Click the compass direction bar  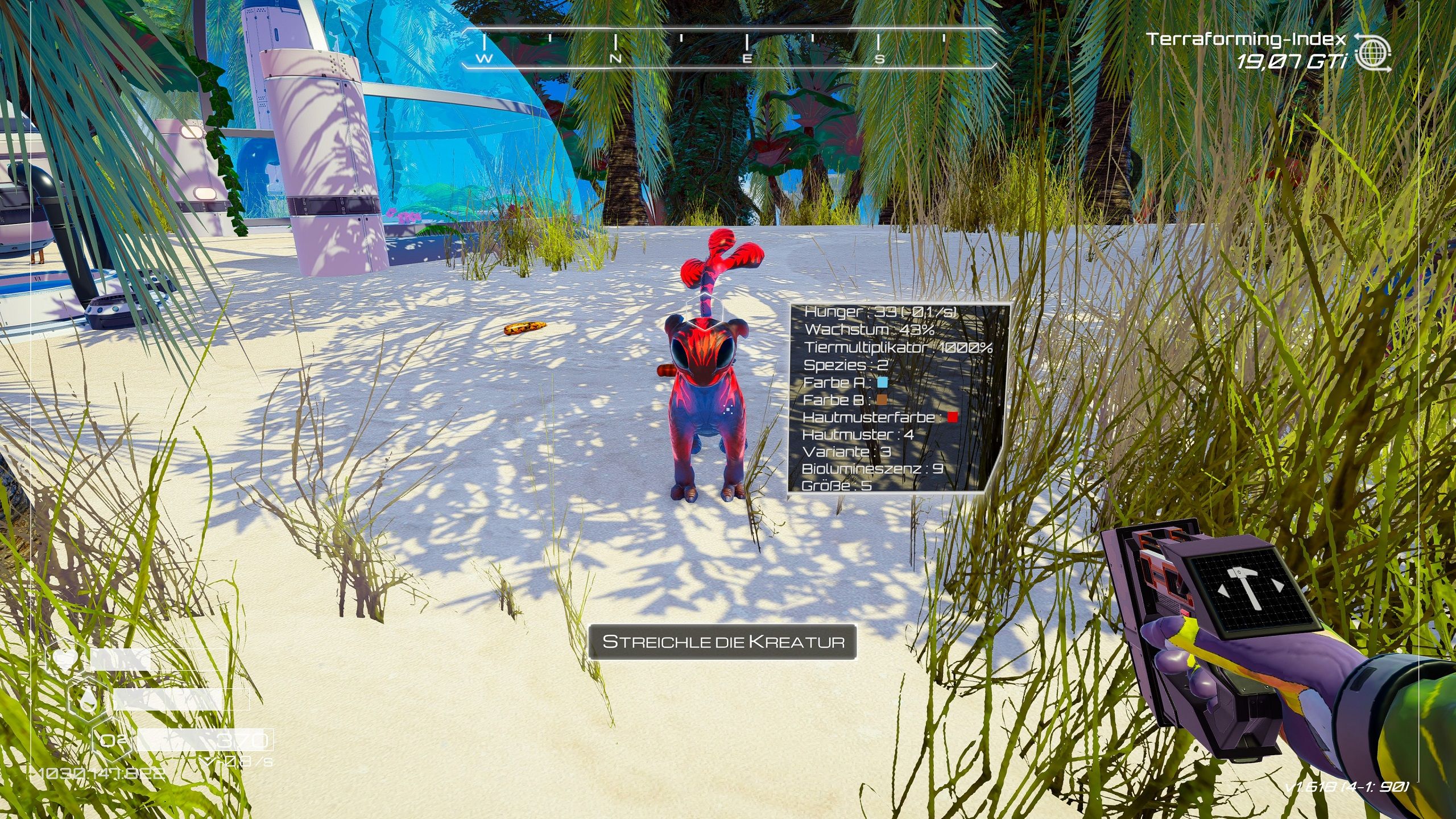coord(729,48)
